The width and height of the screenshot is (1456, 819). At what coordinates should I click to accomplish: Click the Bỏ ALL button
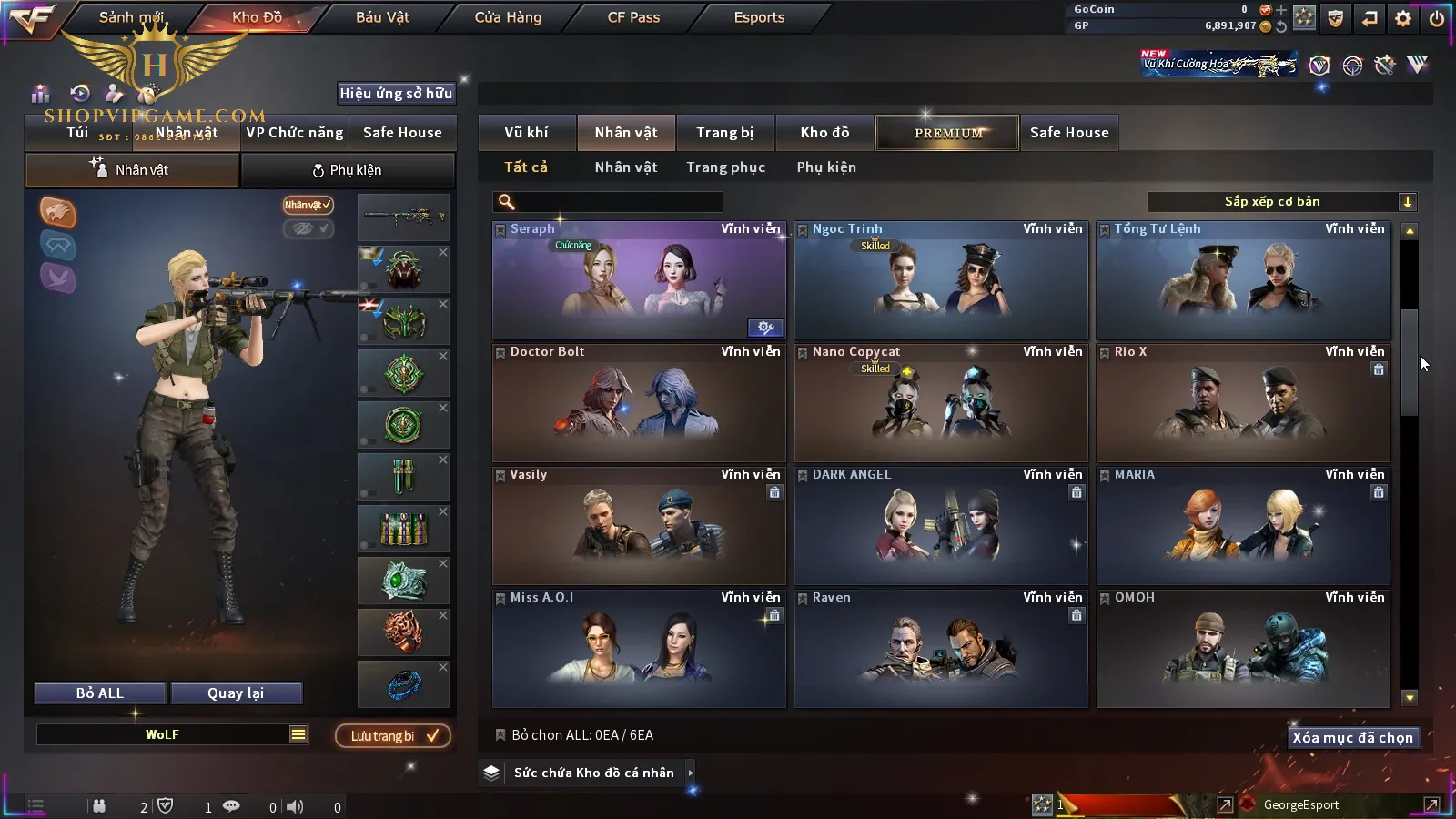100,693
